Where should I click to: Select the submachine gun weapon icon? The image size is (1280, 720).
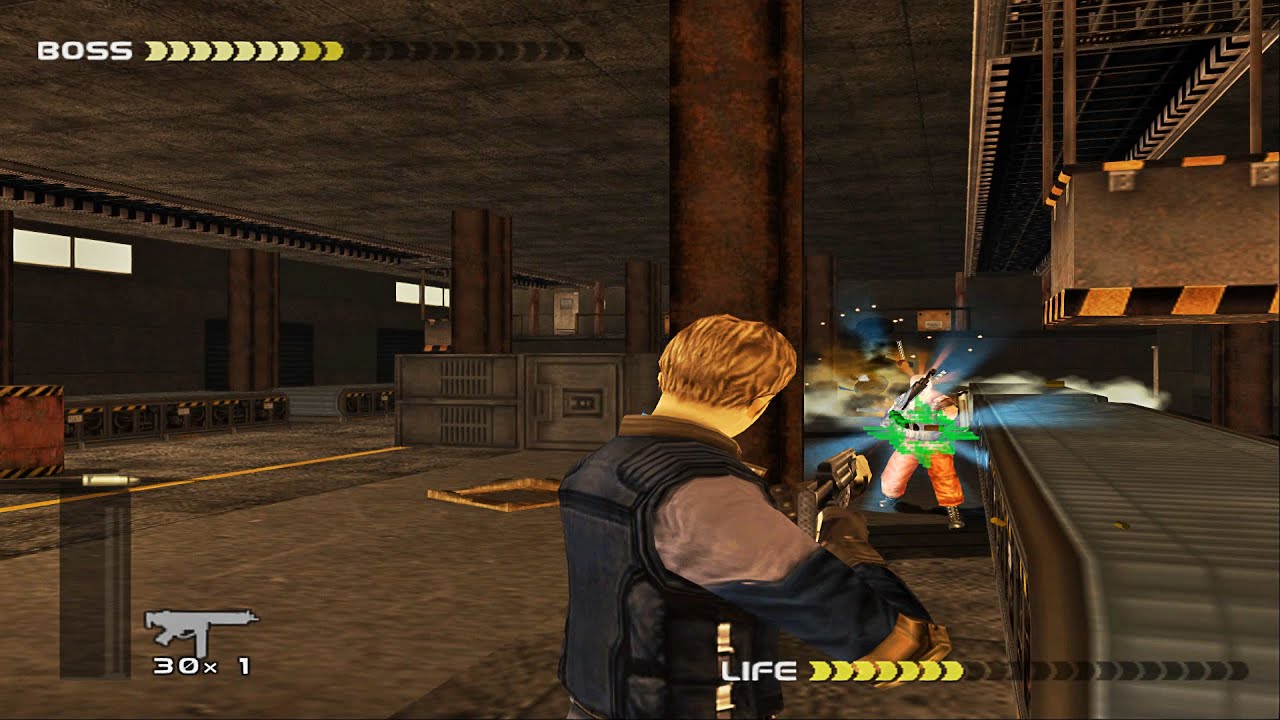(x=200, y=629)
